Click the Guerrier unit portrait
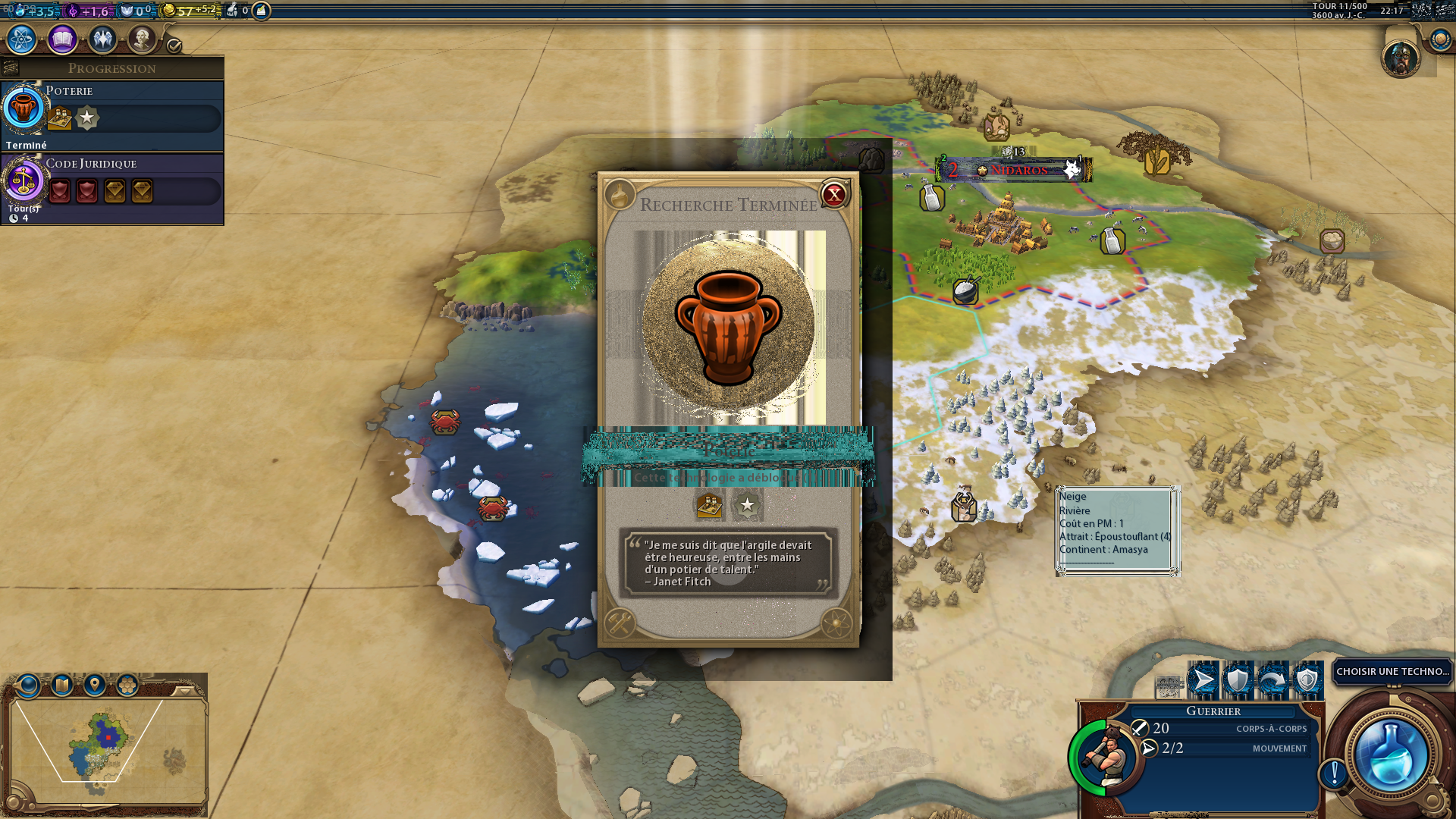The width and height of the screenshot is (1456, 819). (x=1106, y=756)
